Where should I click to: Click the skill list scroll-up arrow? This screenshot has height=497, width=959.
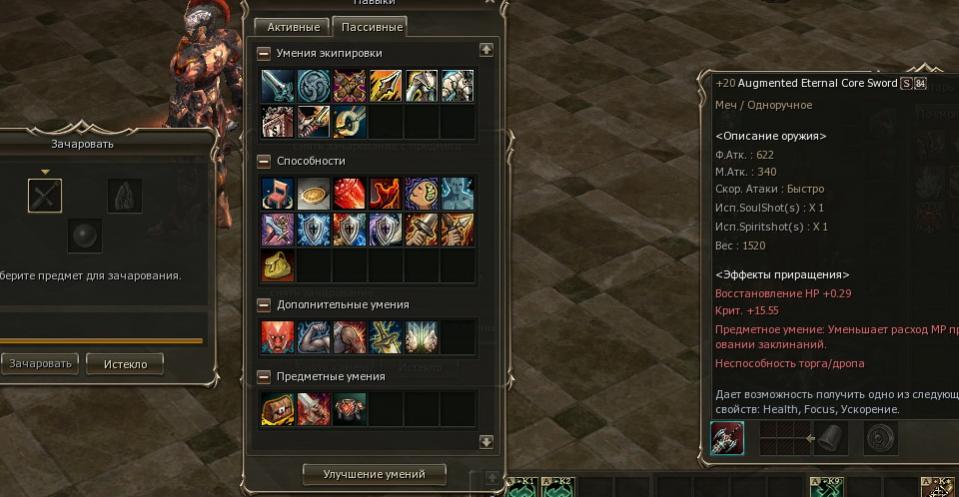pos(486,49)
